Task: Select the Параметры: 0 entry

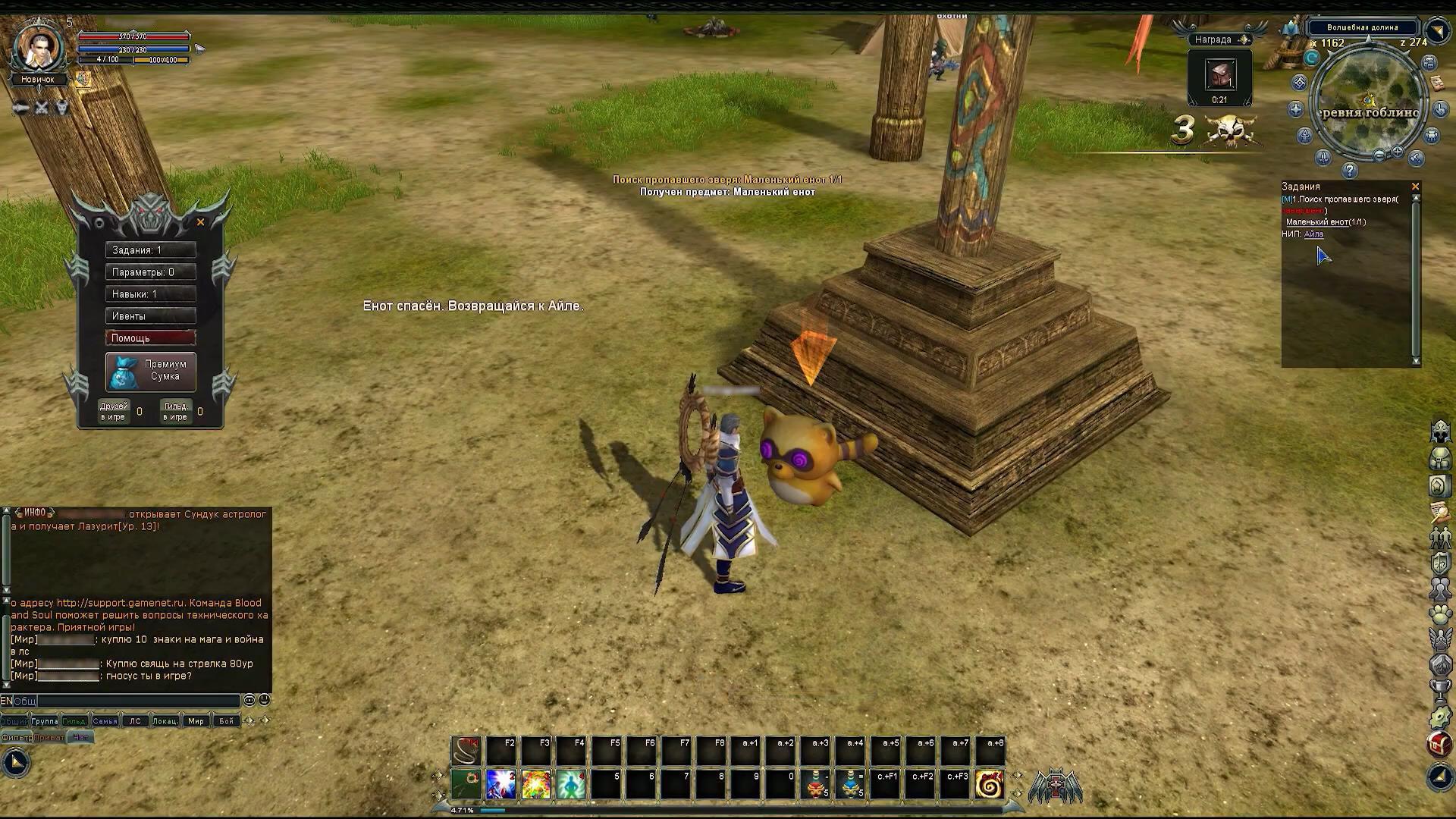Action: tap(150, 272)
